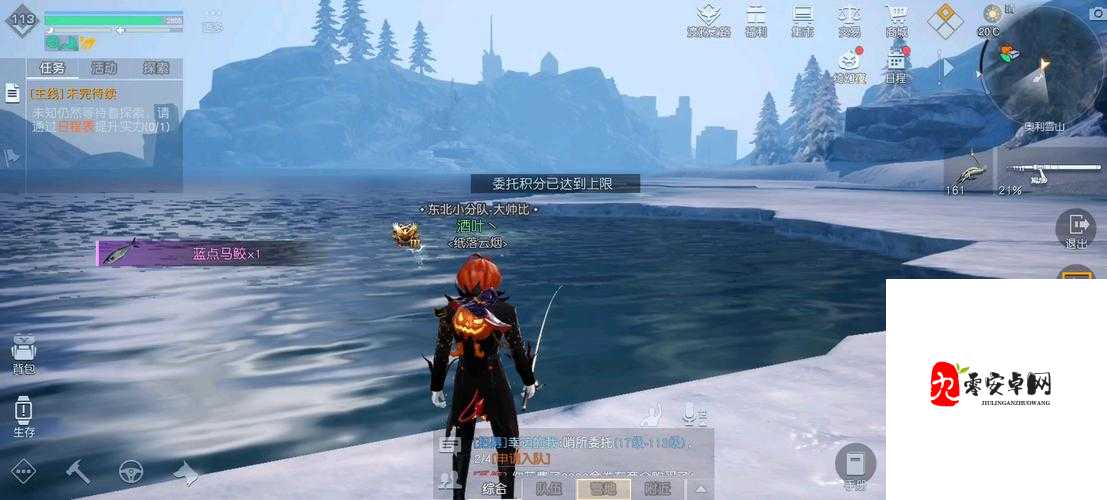This screenshot has height=500, width=1107.
Task: Open the 交易 trading scales icon
Action: coord(849,19)
